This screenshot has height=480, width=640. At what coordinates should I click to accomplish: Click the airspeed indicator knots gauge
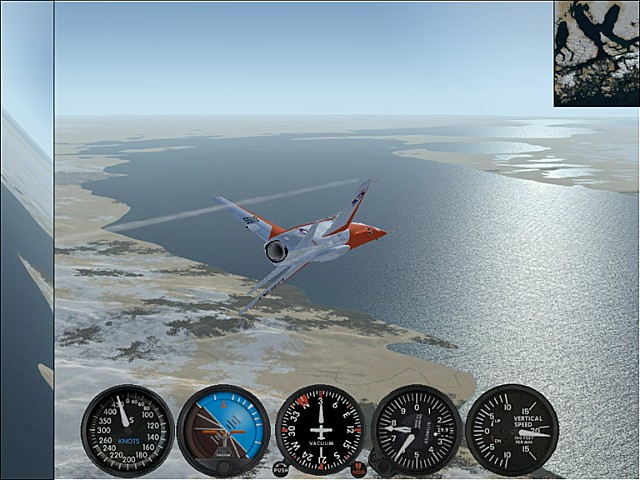[x=127, y=430]
